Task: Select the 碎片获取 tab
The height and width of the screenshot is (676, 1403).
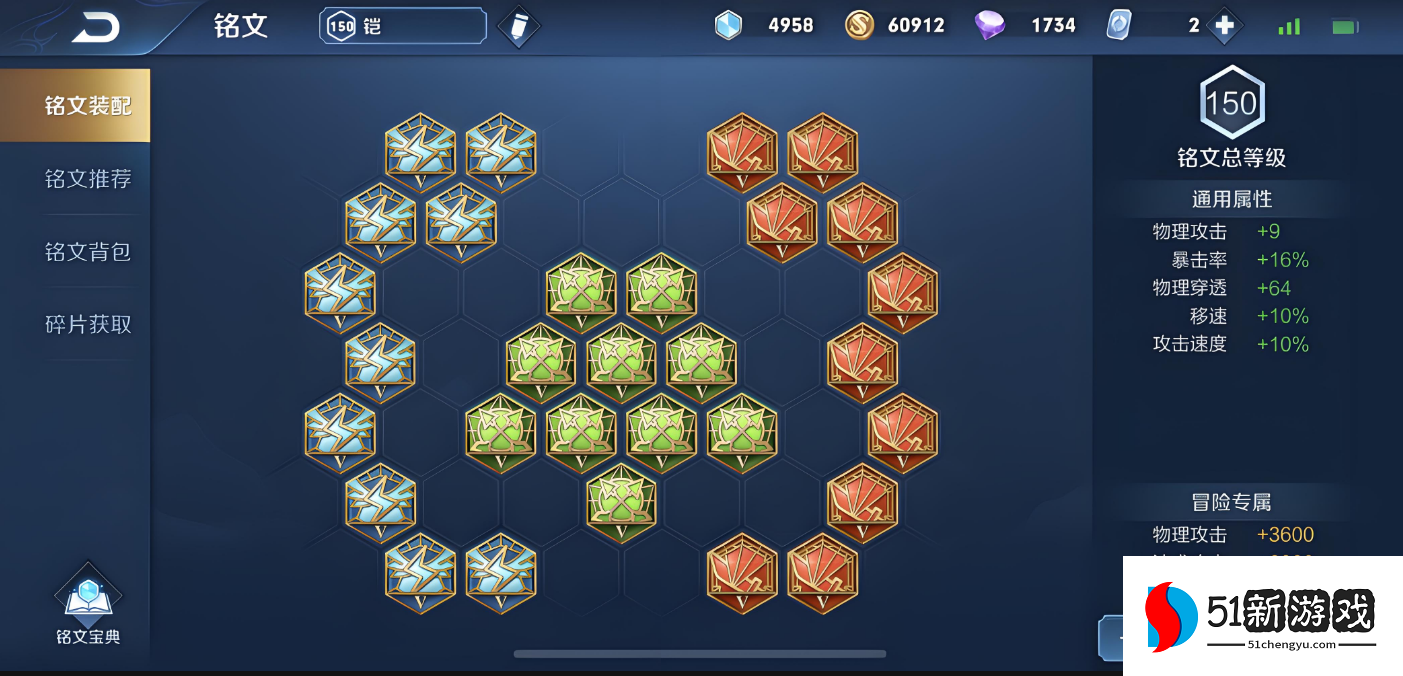Action: [88, 325]
